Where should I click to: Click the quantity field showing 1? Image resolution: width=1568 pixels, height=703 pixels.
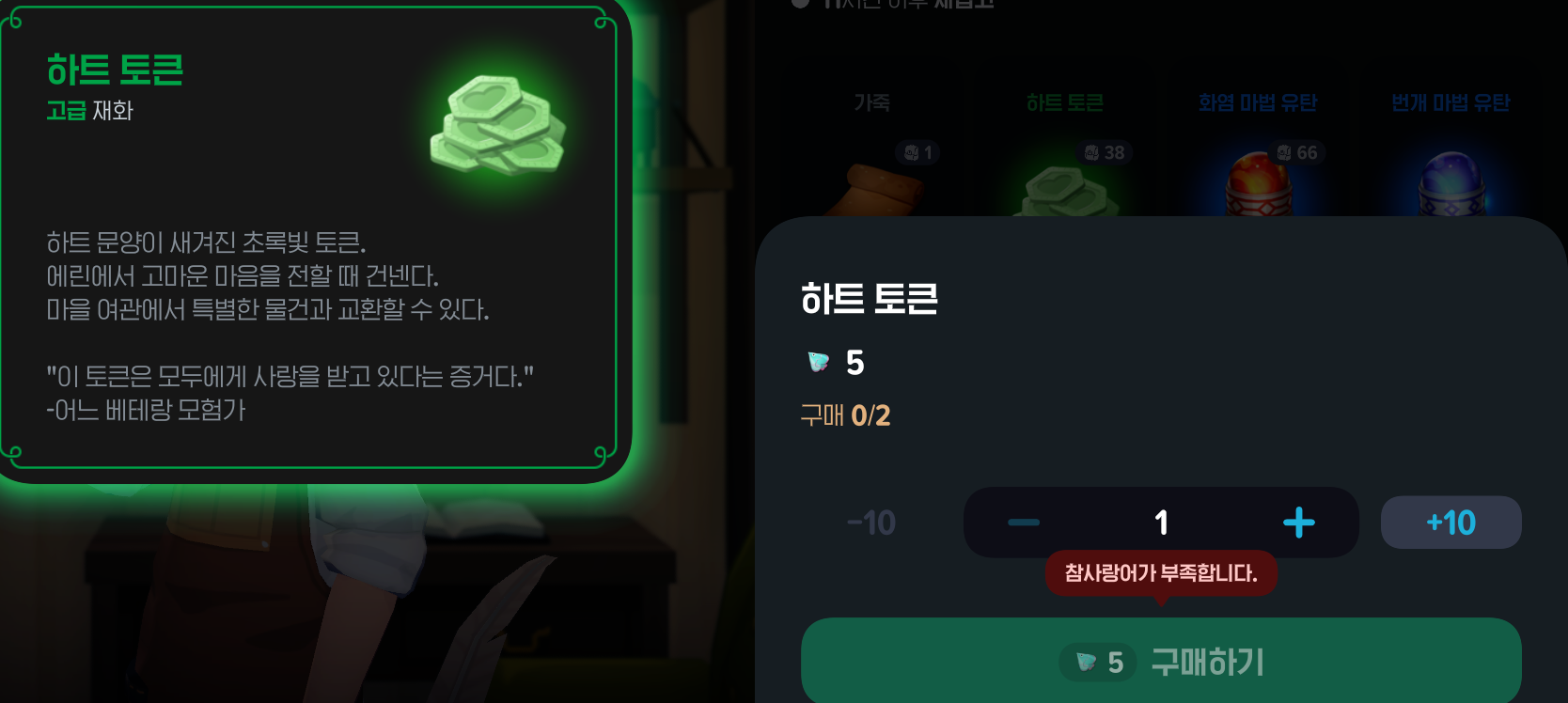point(1160,523)
